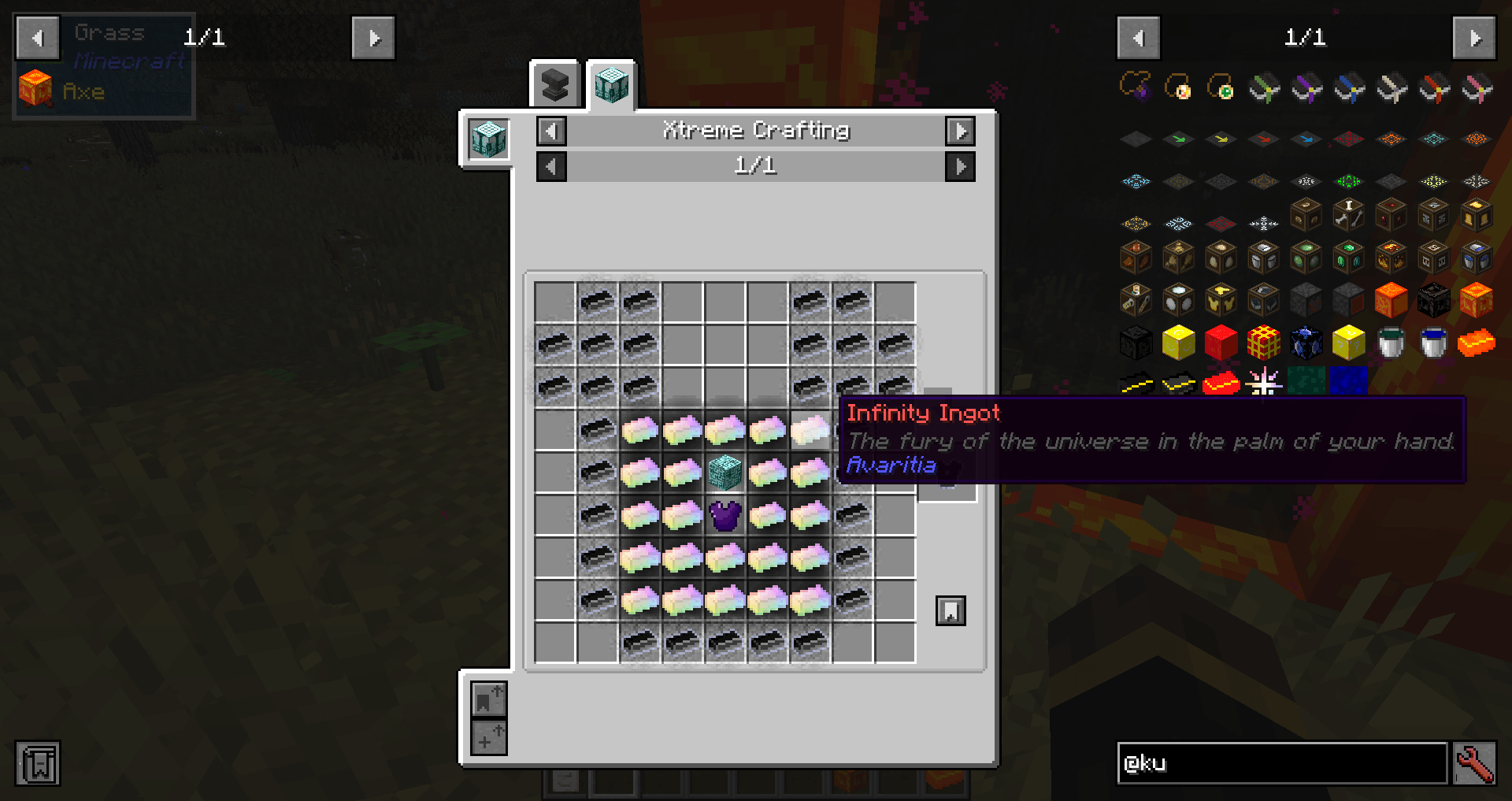1512x801 pixels.
Task: Click the left arrow beside the Grass catalyst
Action: tap(36, 37)
